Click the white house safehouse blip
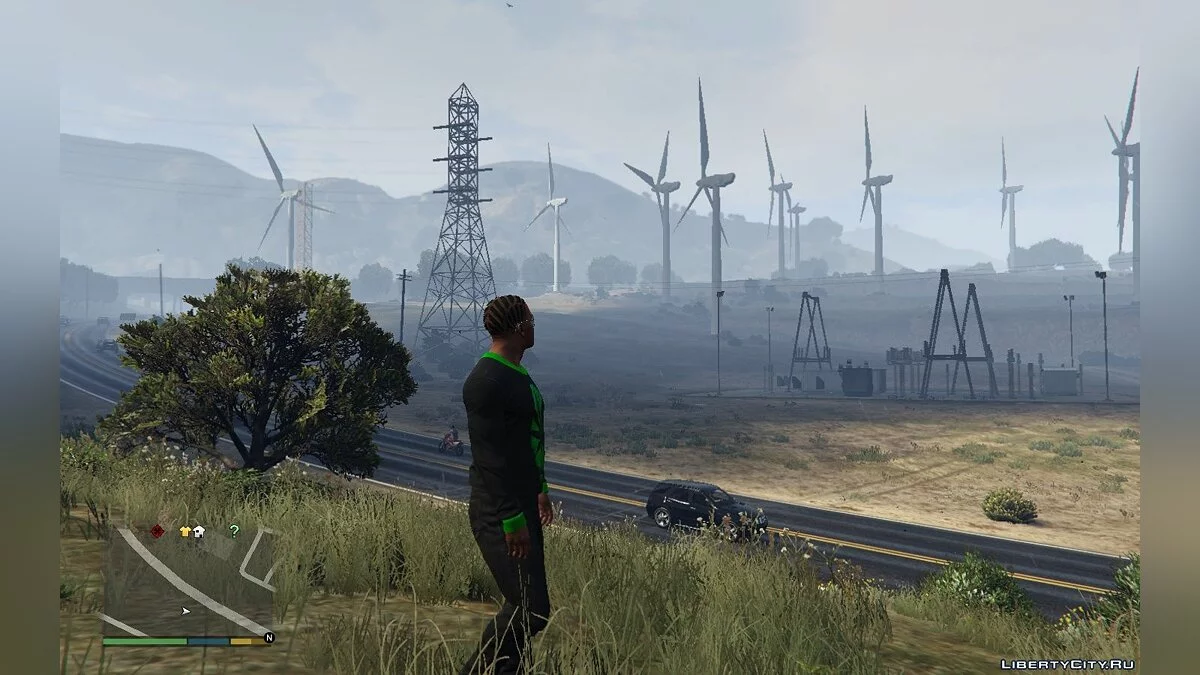 pos(199,532)
